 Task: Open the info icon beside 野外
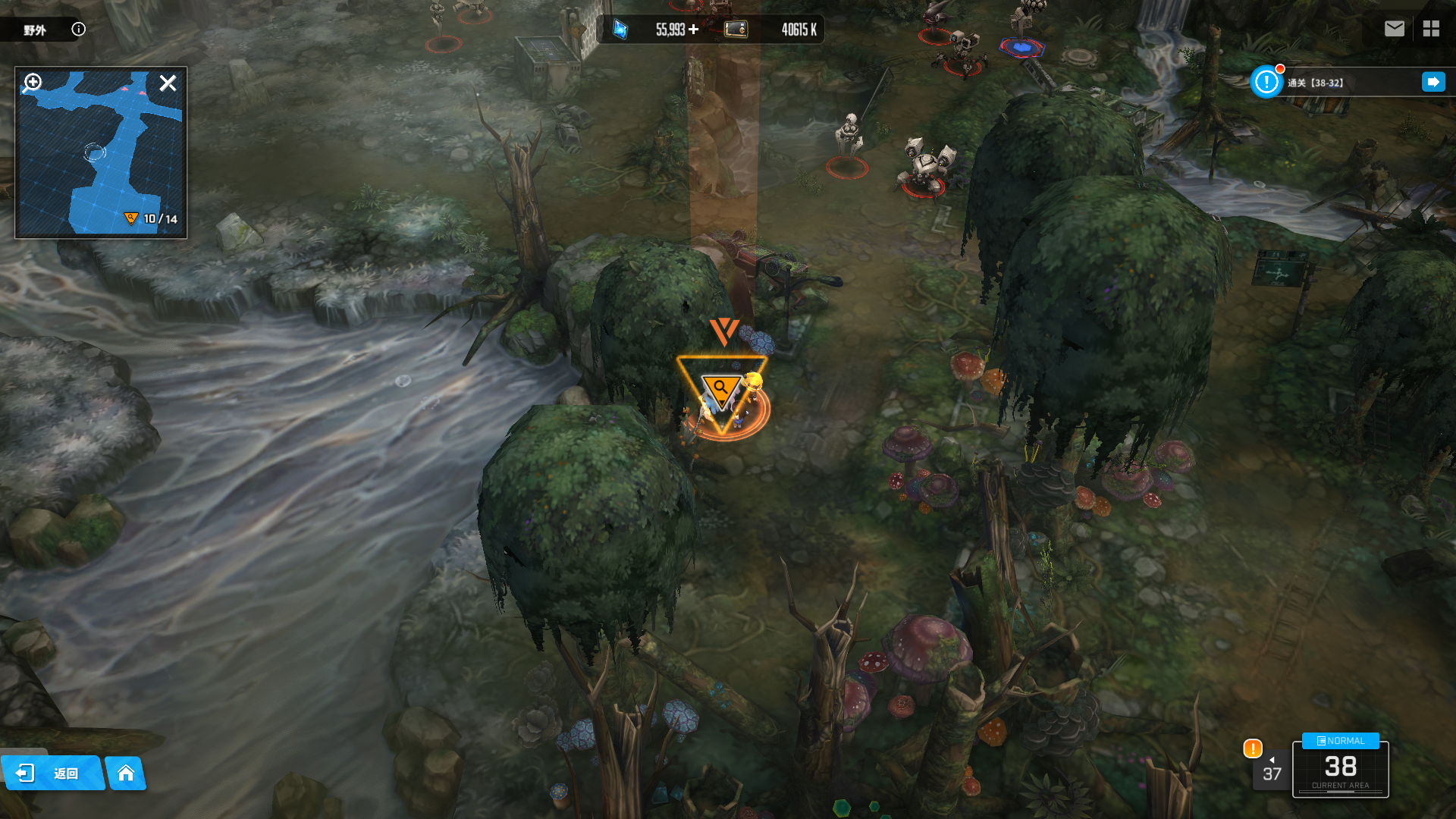(x=78, y=30)
